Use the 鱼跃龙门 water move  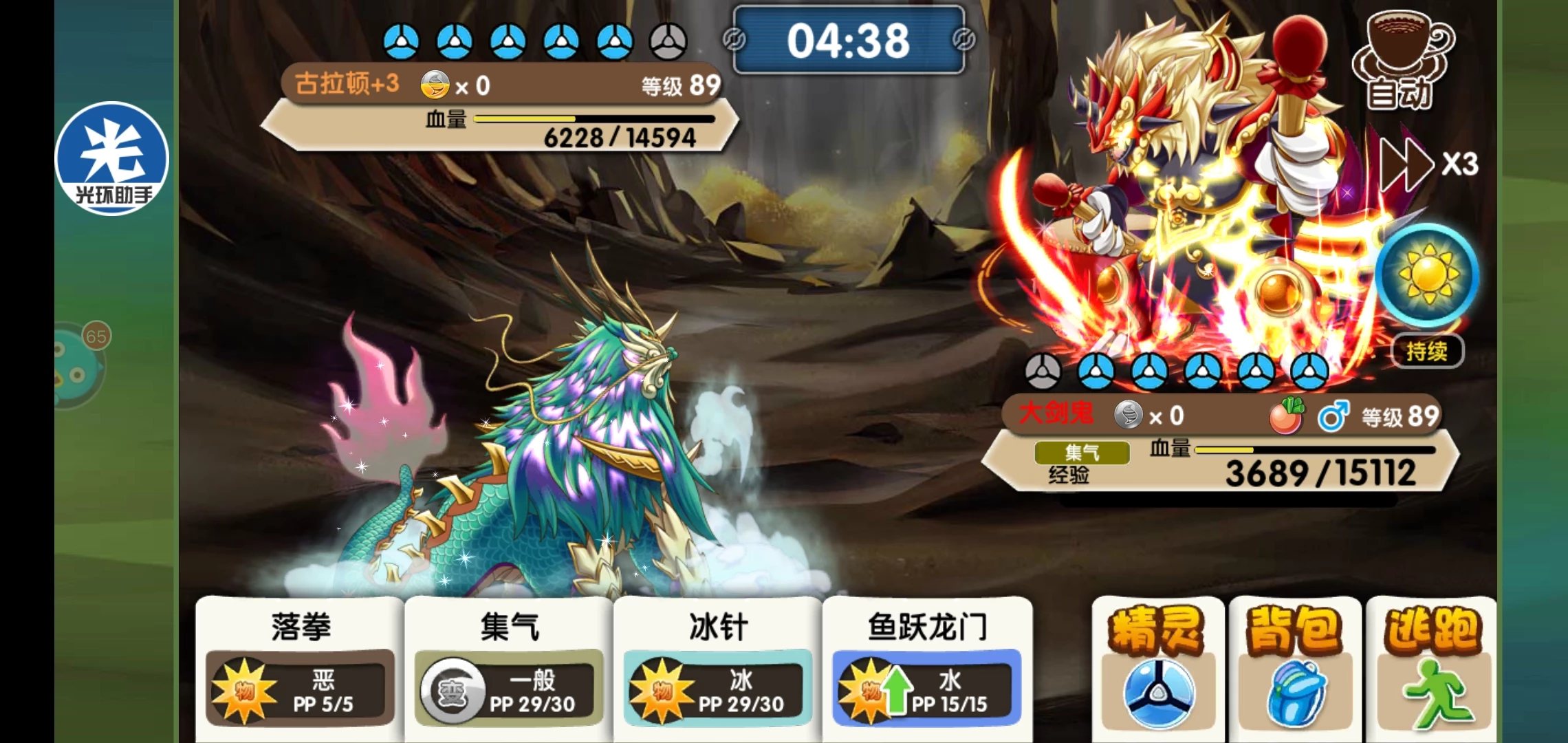point(926,667)
